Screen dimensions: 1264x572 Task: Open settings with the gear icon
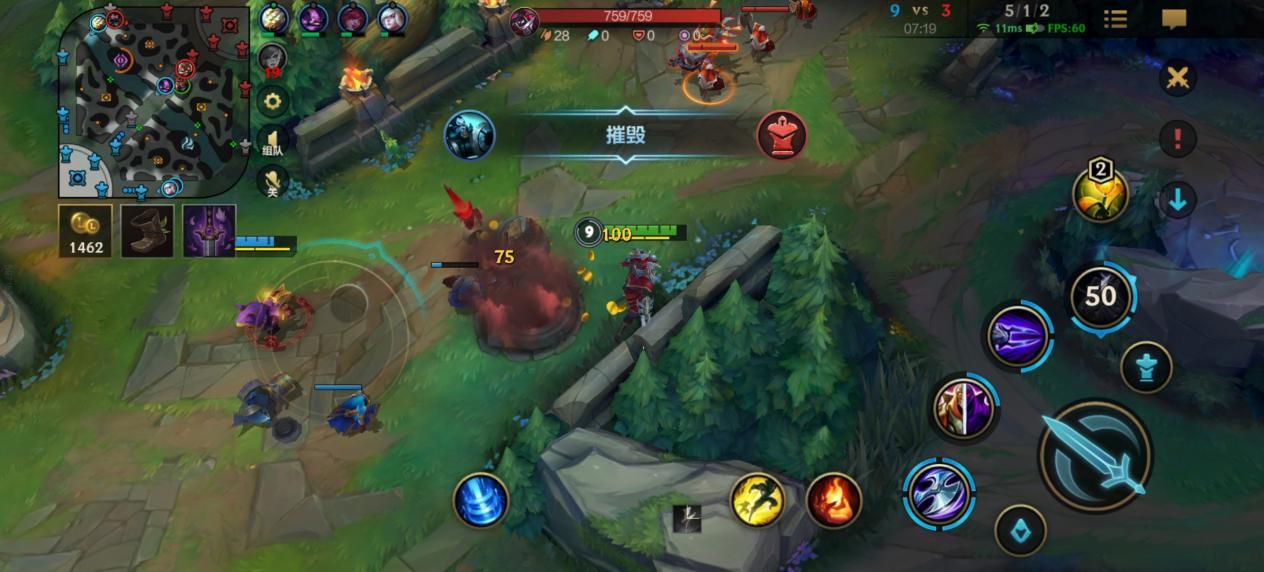272,100
